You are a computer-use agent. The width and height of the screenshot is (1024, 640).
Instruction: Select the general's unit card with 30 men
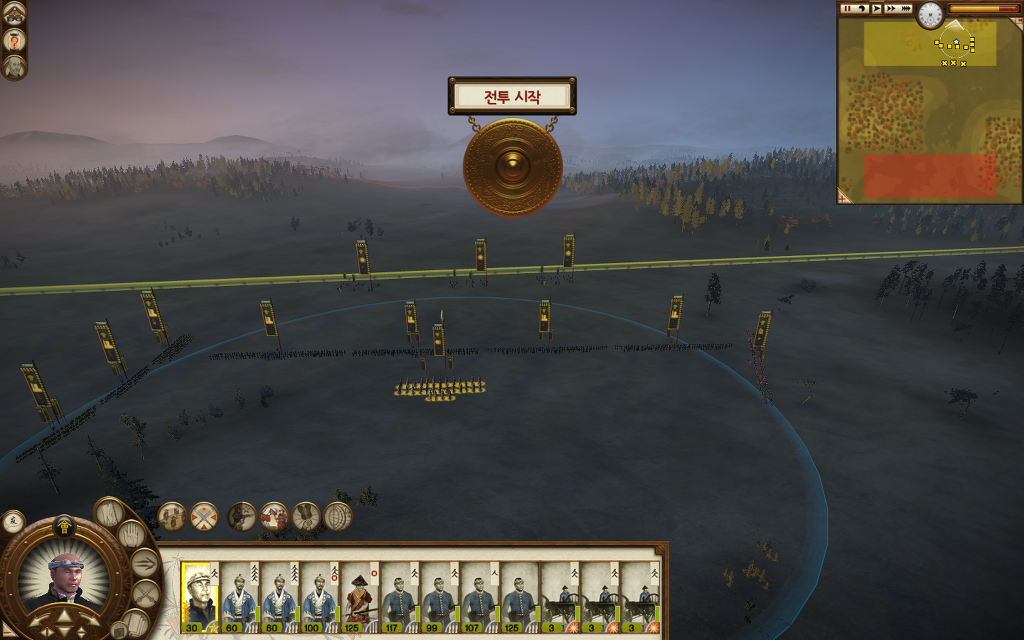click(x=199, y=597)
